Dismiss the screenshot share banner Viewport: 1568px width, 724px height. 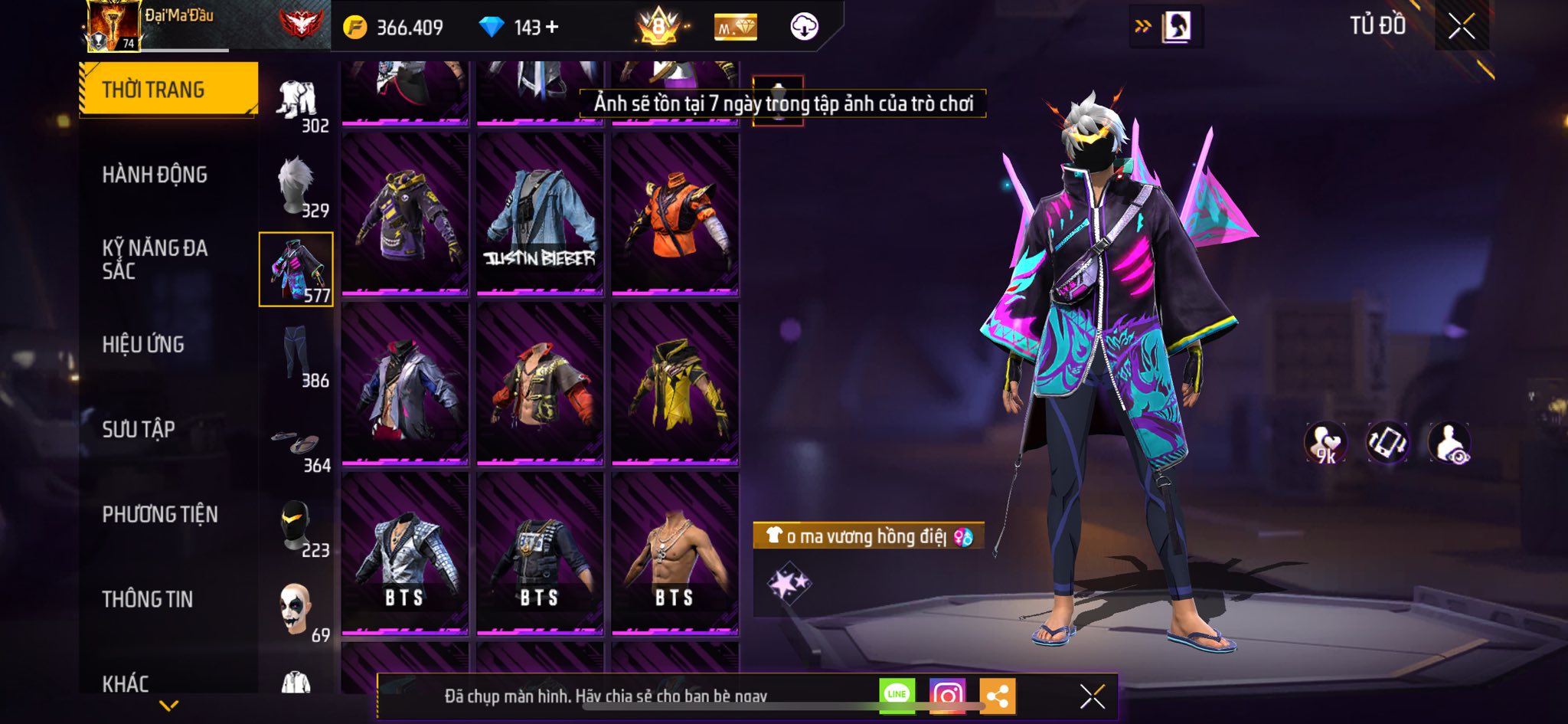click(x=1092, y=696)
